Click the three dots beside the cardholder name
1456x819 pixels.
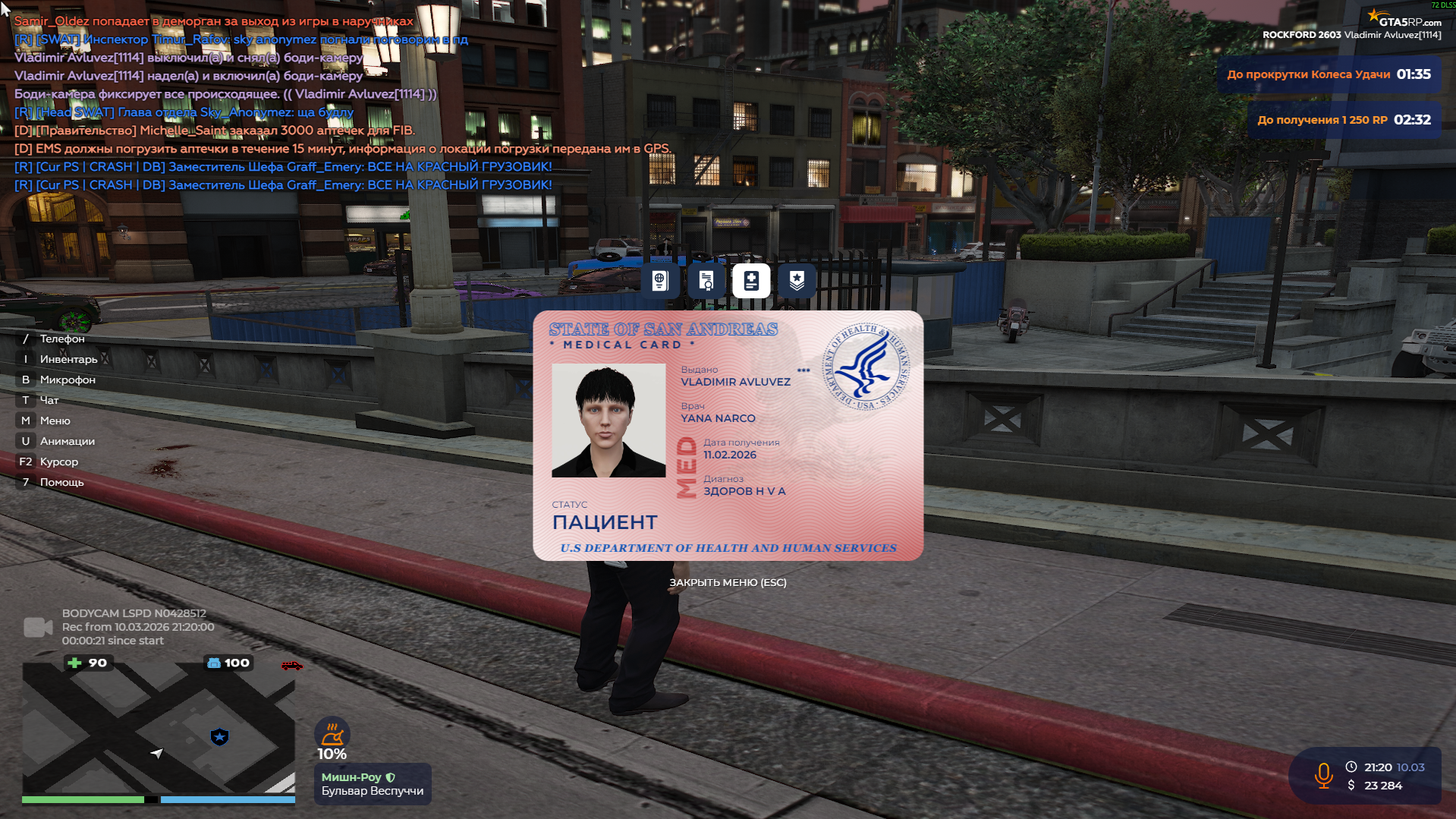click(x=803, y=370)
